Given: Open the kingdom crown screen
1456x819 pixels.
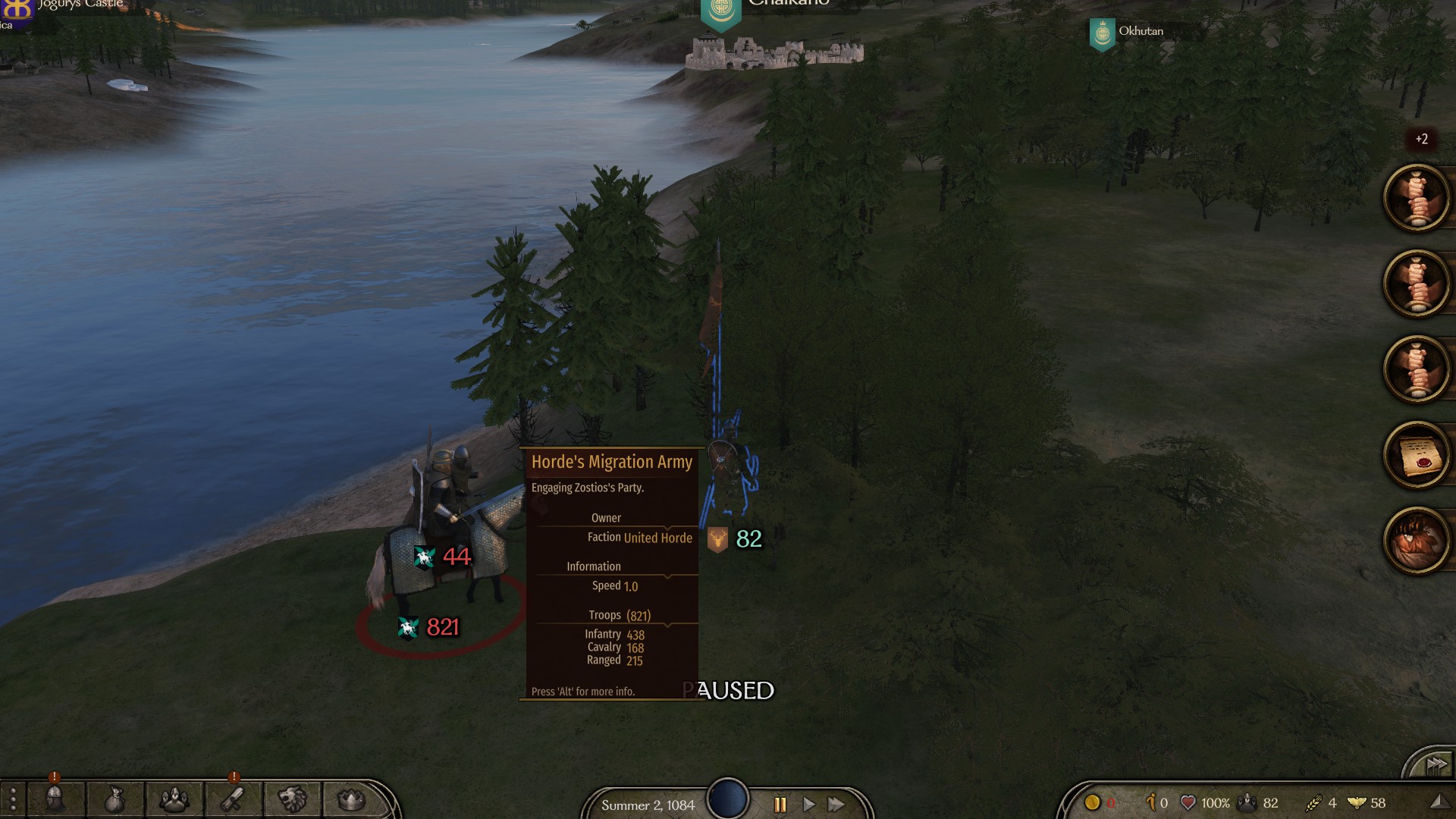Looking at the screenshot, I should (x=350, y=799).
